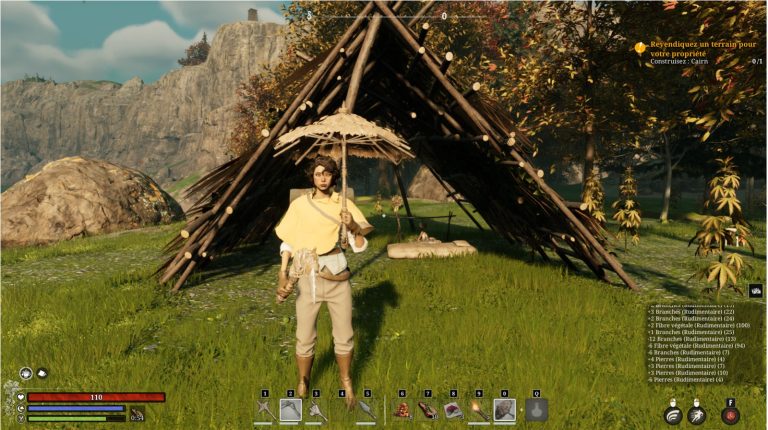
Task: Trigger the red circular ability icon
Action: pyautogui.click(x=731, y=415)
